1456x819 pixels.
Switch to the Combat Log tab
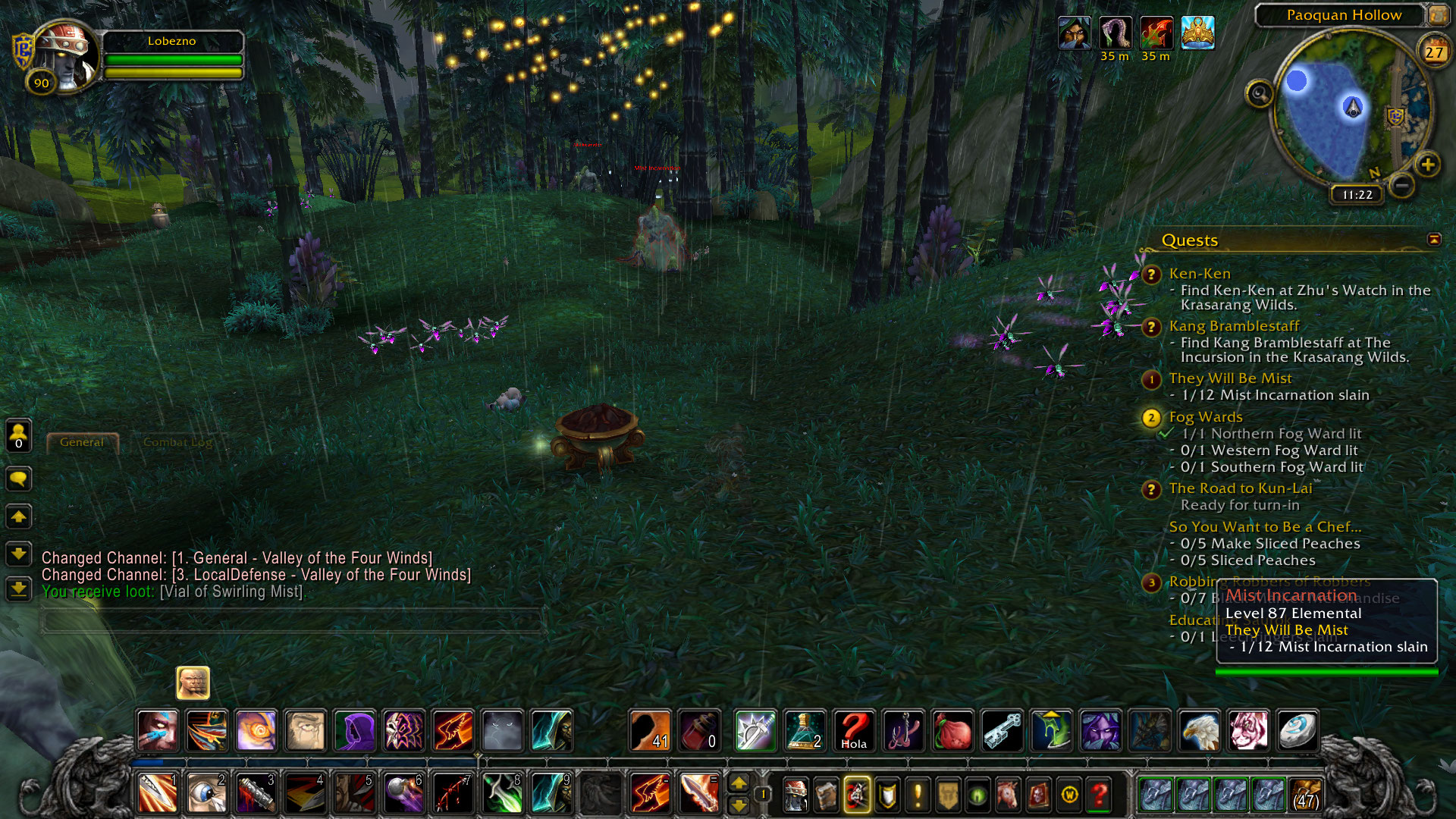tap(177, 442)
